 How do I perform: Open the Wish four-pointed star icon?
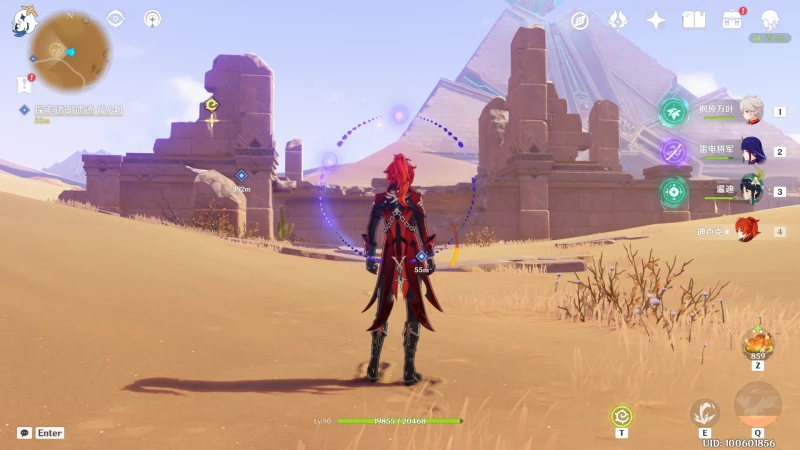656,20
